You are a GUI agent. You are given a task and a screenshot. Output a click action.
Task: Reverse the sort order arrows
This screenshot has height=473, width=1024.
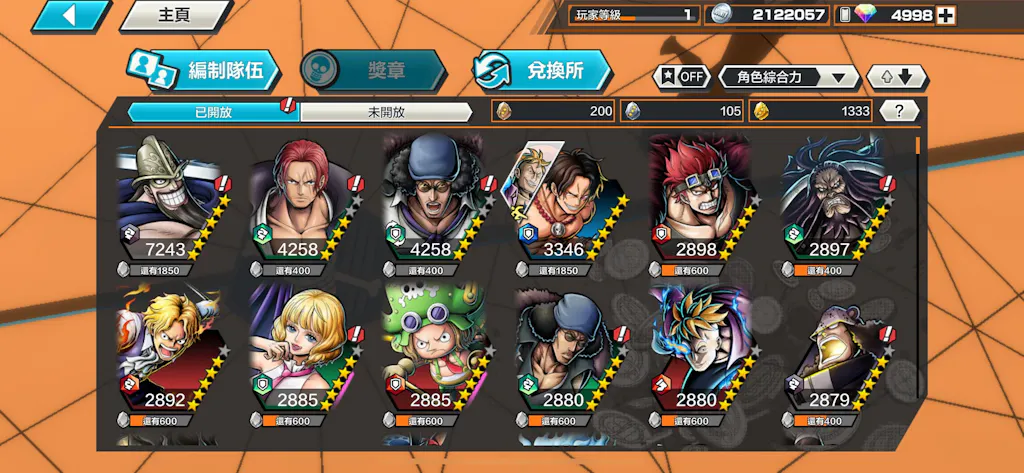pyautogui.click(x=896, y=77)
